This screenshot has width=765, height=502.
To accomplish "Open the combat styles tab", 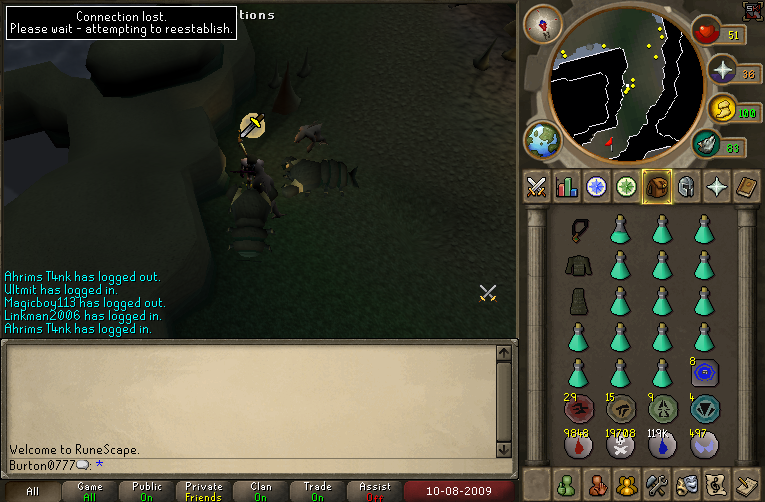I will tap(537, 187).
